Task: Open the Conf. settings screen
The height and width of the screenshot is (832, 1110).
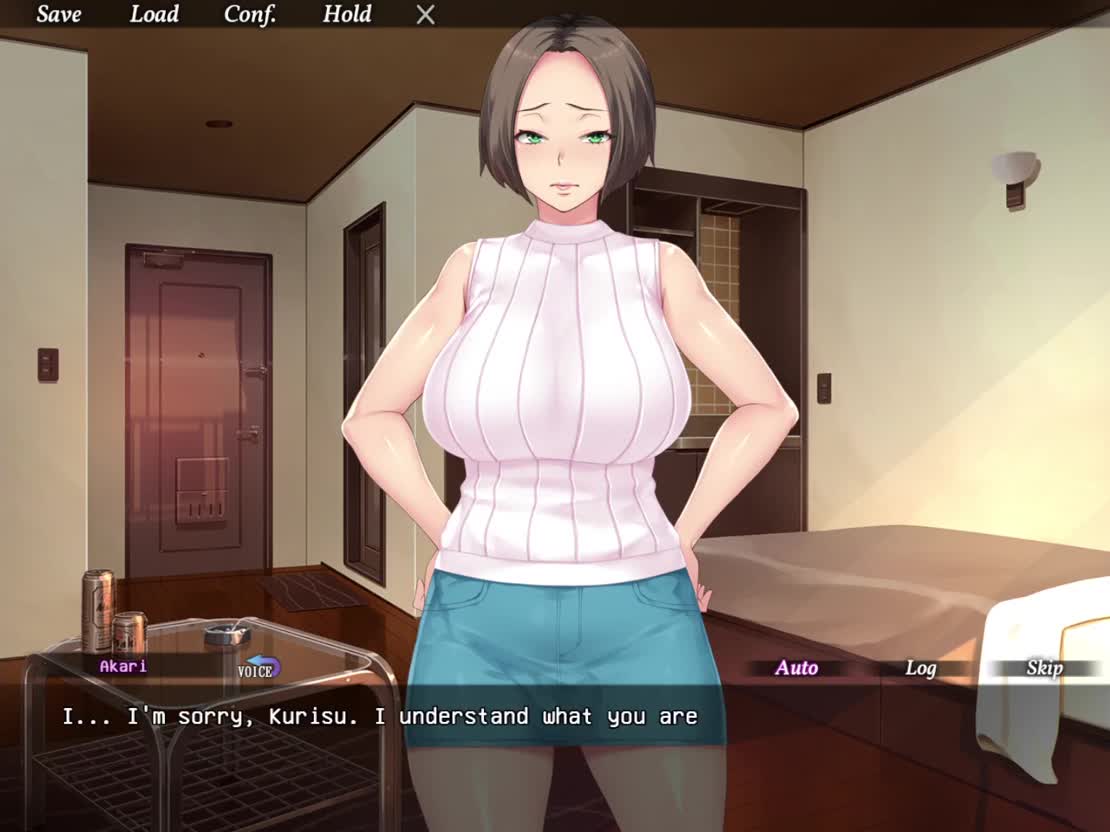Action: (250, 14)
